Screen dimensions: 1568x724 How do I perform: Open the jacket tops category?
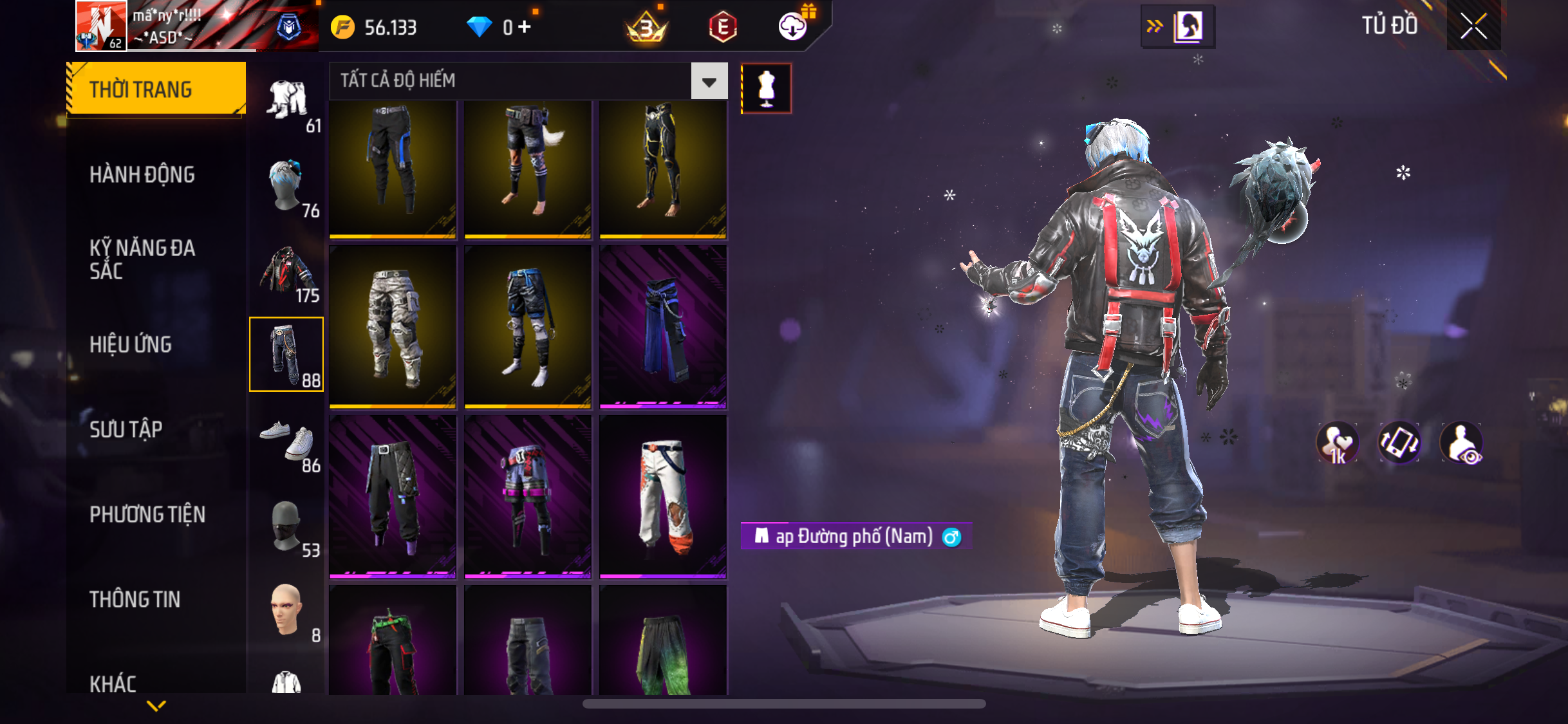click(x=287, y=272)
